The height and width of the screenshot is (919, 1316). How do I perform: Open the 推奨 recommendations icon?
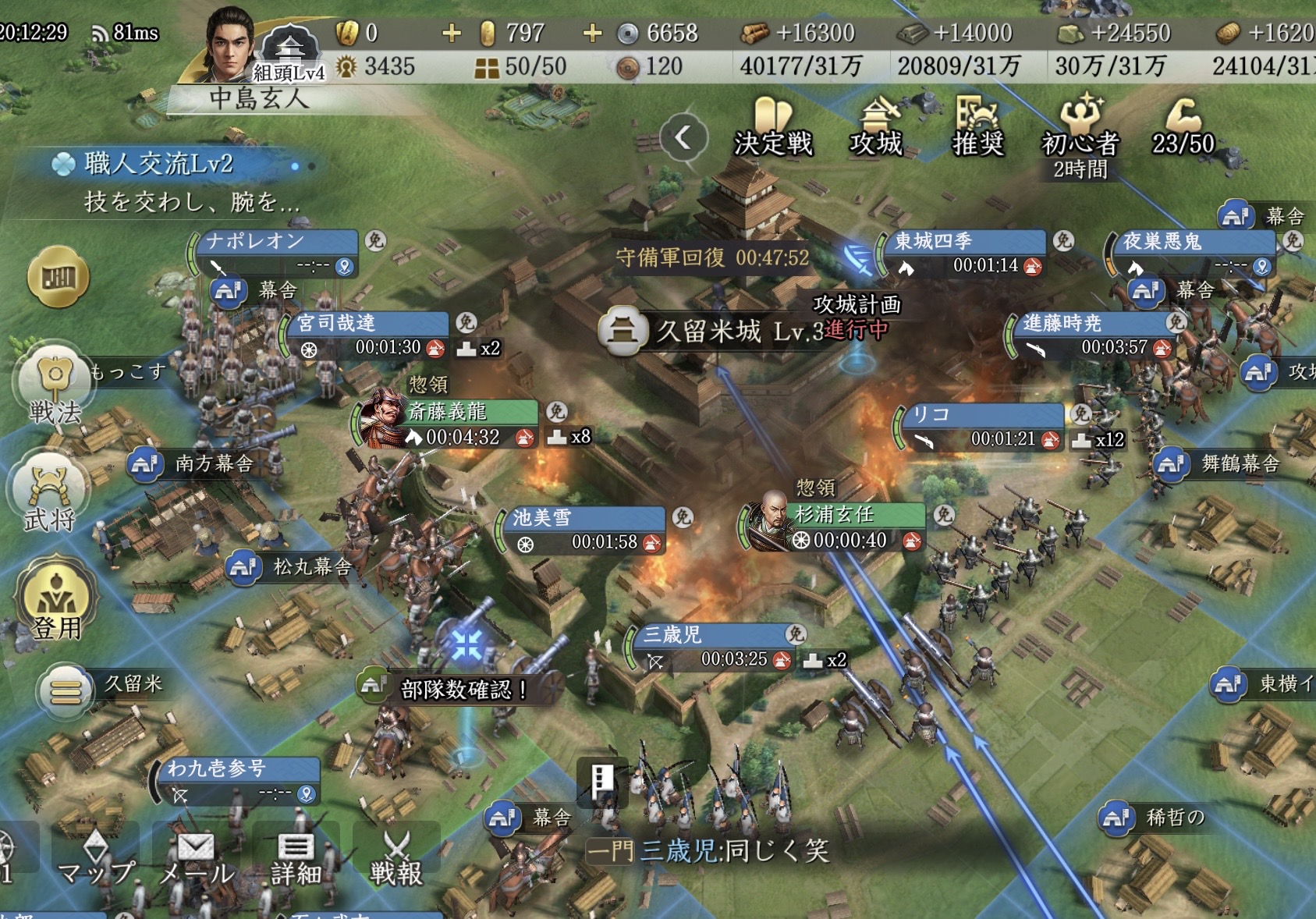click(977, 127)
